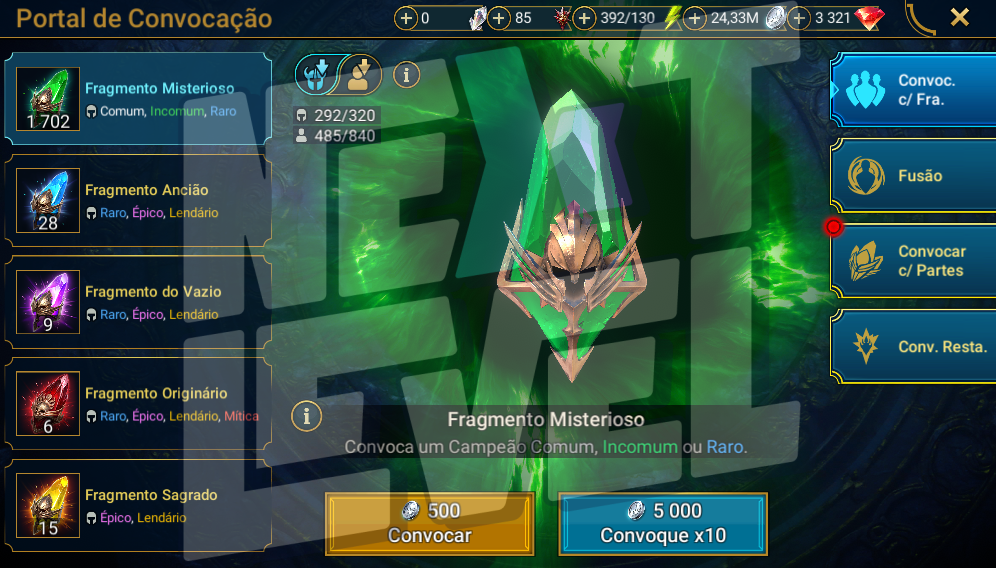The height and width of the screenshot is (568, 996).
Task: Switch to the Convoc. c/ Fra. tab
Action: [914, 90]
